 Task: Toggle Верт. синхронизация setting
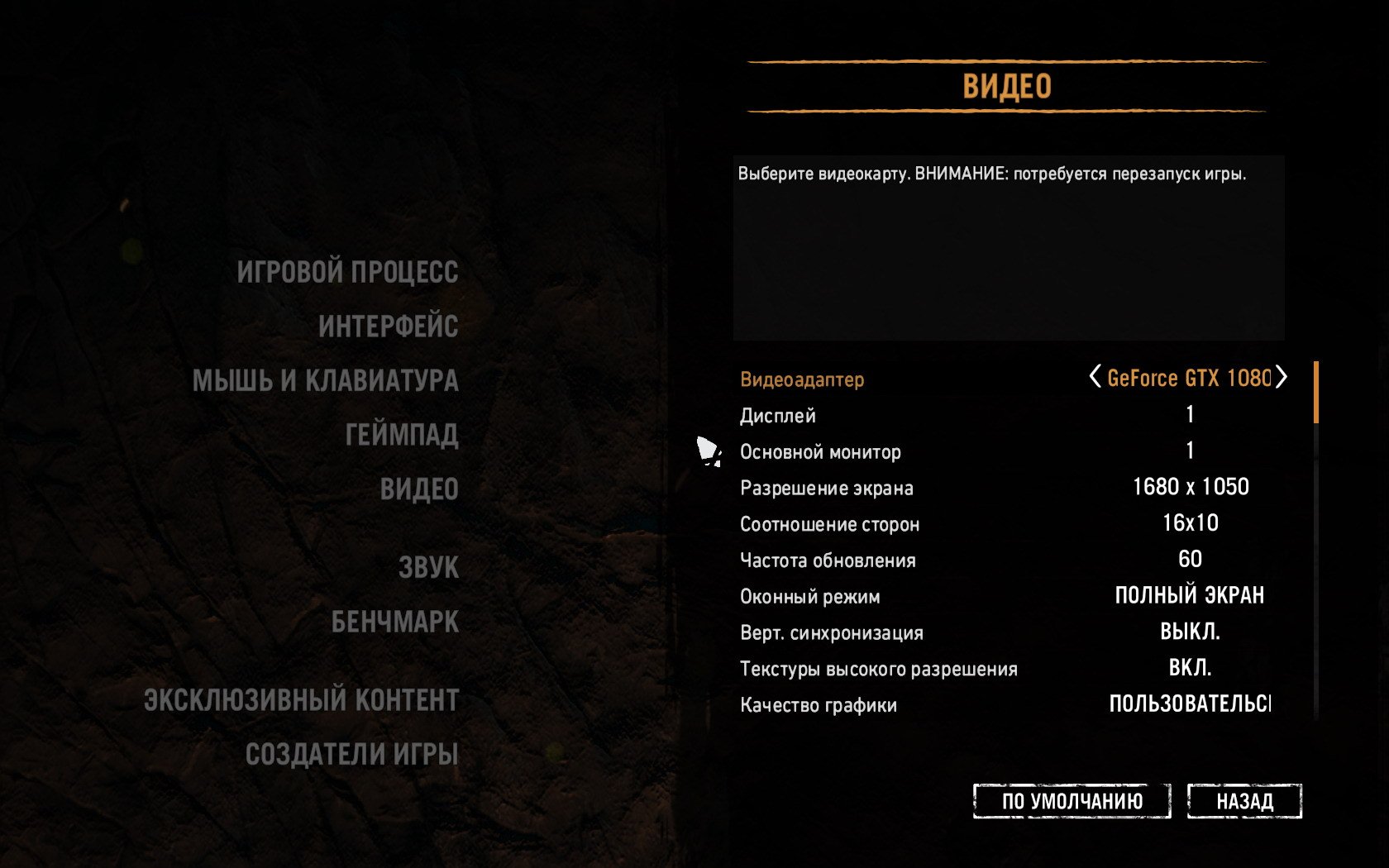[1190, 632]
